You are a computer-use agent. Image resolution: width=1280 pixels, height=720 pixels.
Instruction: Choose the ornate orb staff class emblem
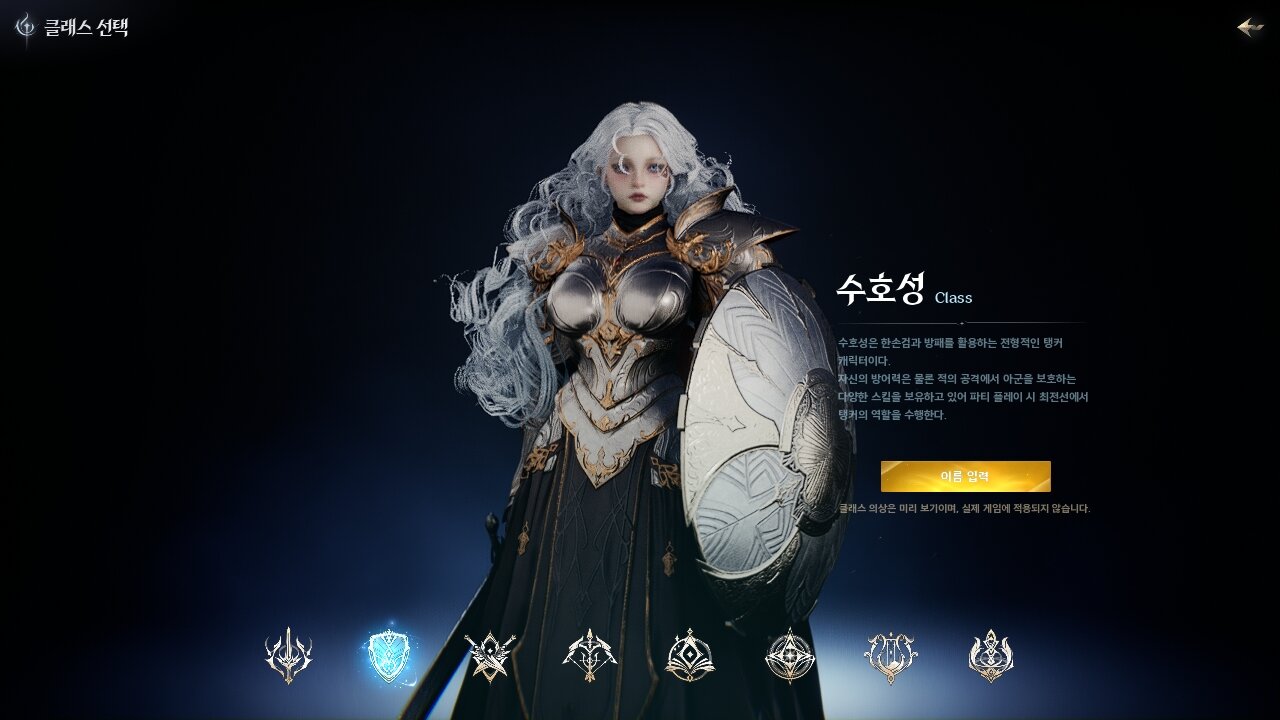991,656
